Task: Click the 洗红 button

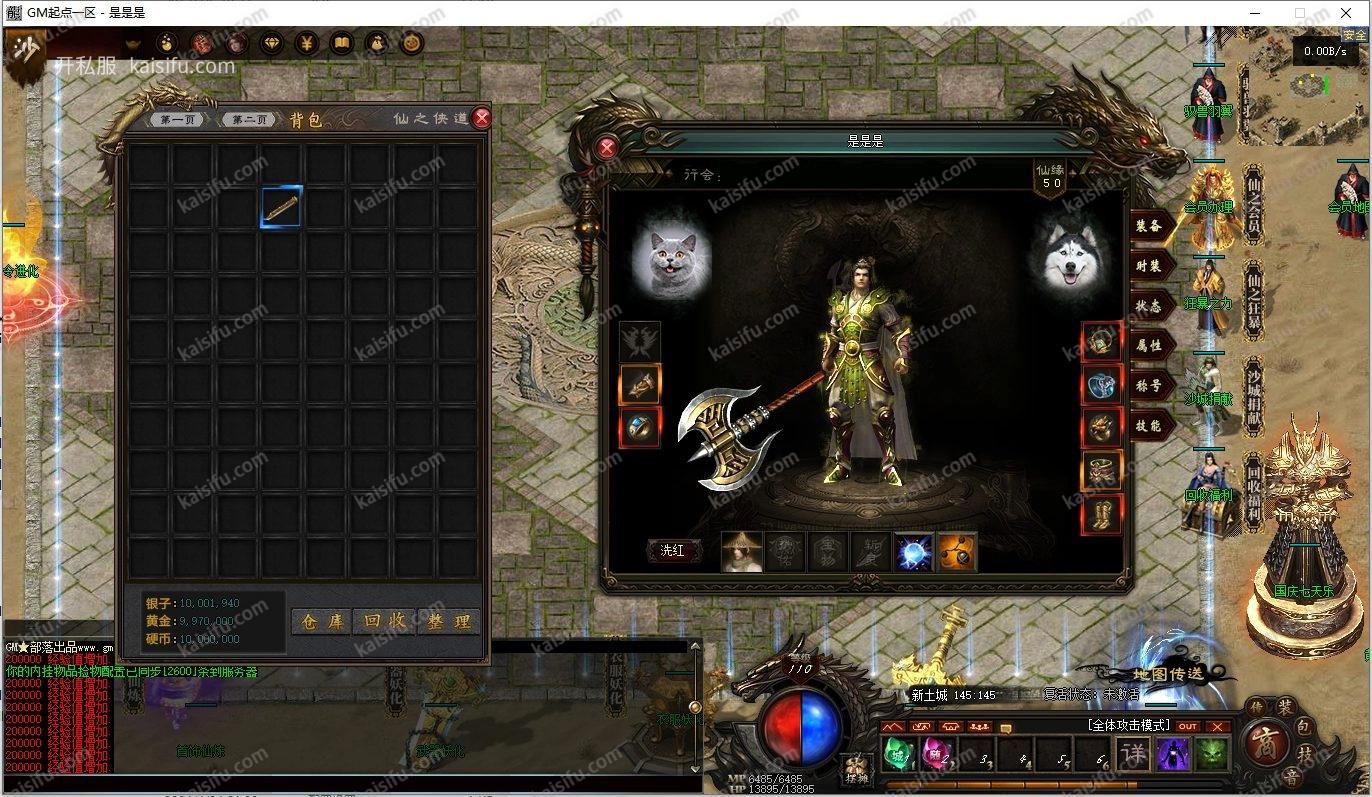Action: [x=673, y=551]
